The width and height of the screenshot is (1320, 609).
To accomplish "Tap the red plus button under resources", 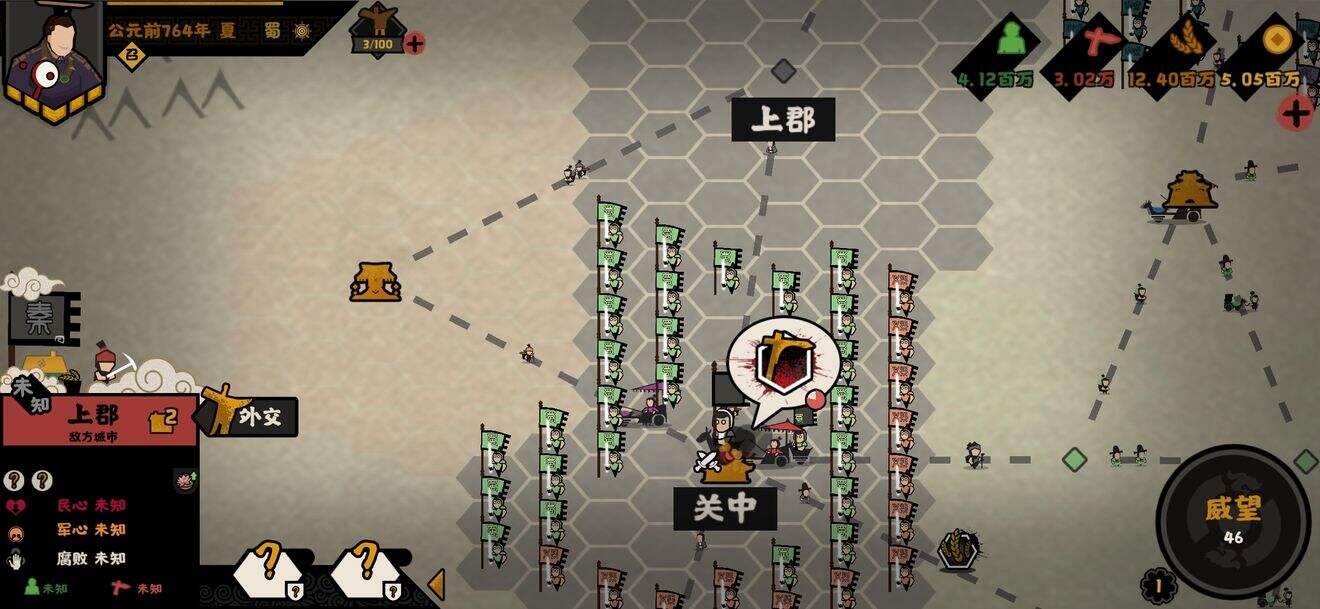I will (1296, 112).
